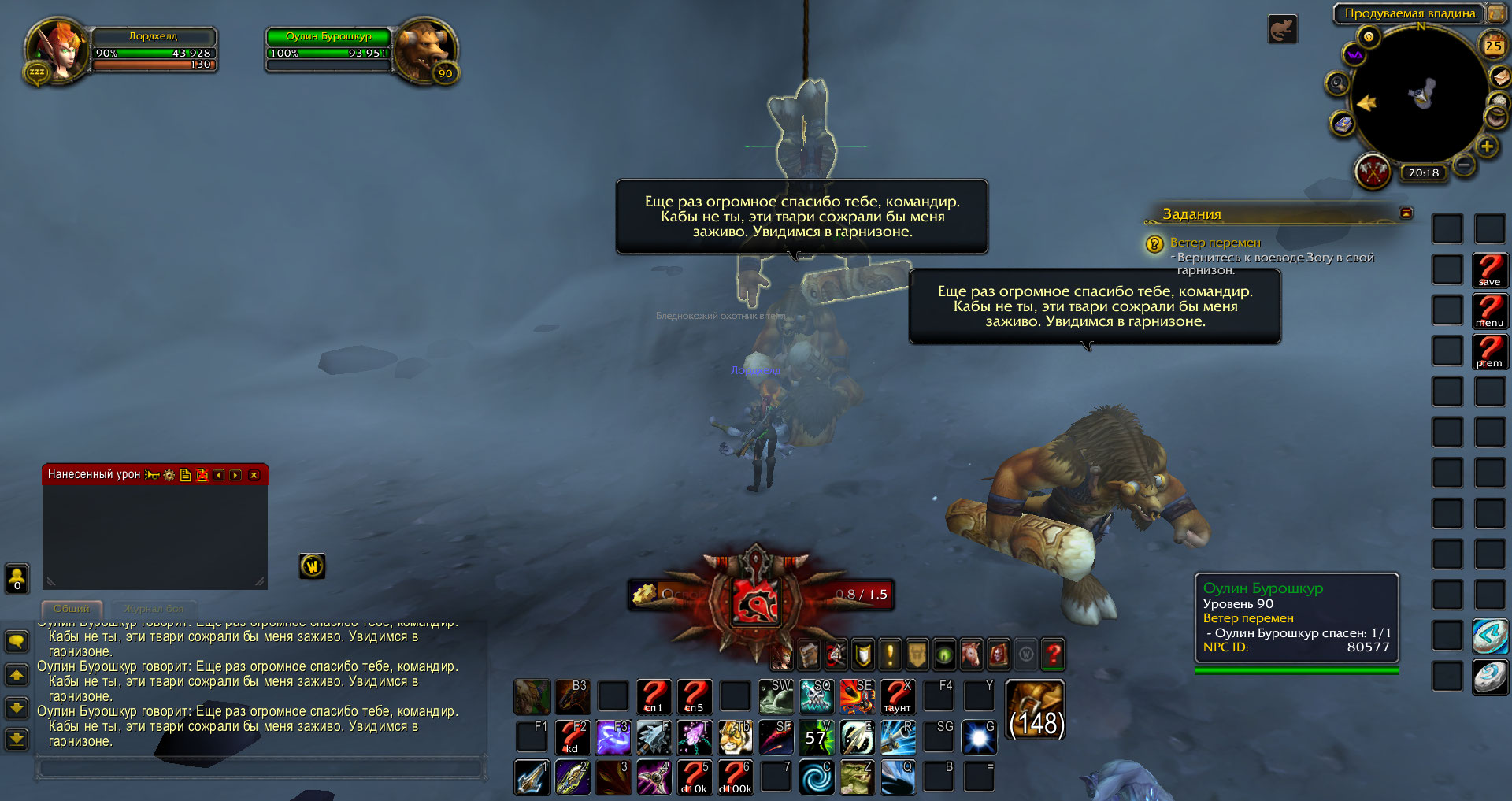
Task: Activate the d100k macro button
Action: (x=736, y=777)
